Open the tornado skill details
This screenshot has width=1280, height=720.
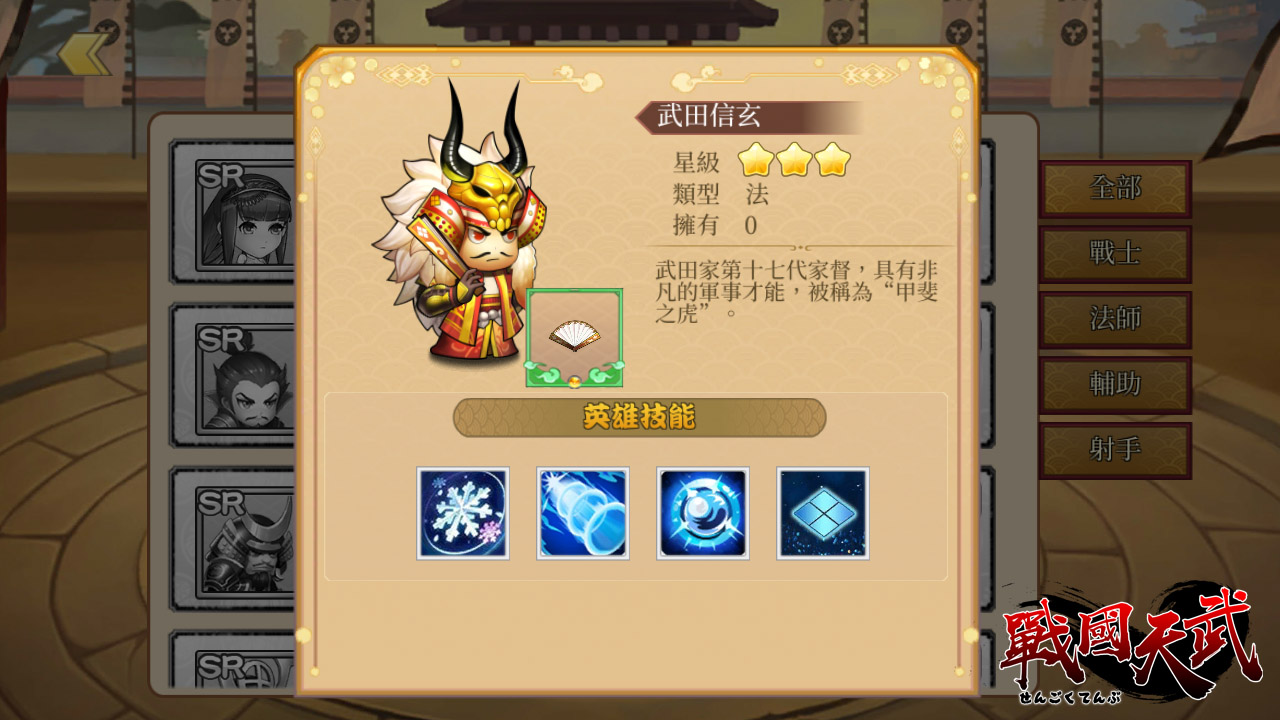click(583, 513)
